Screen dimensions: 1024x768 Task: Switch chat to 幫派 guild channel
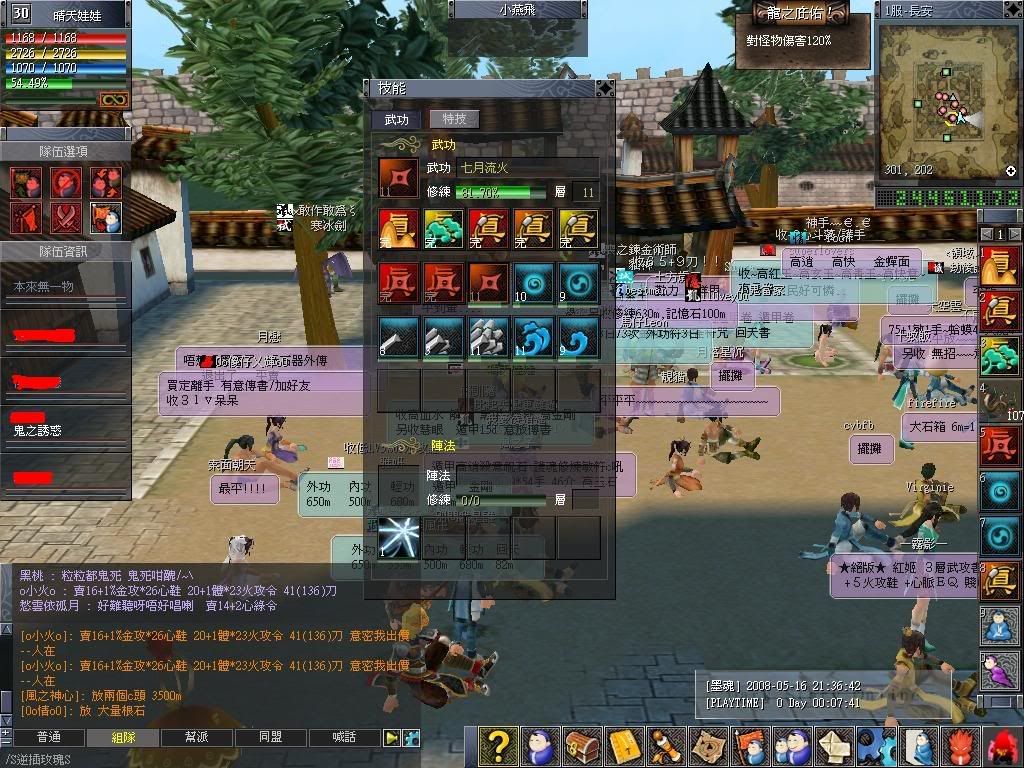coord(196,737)
